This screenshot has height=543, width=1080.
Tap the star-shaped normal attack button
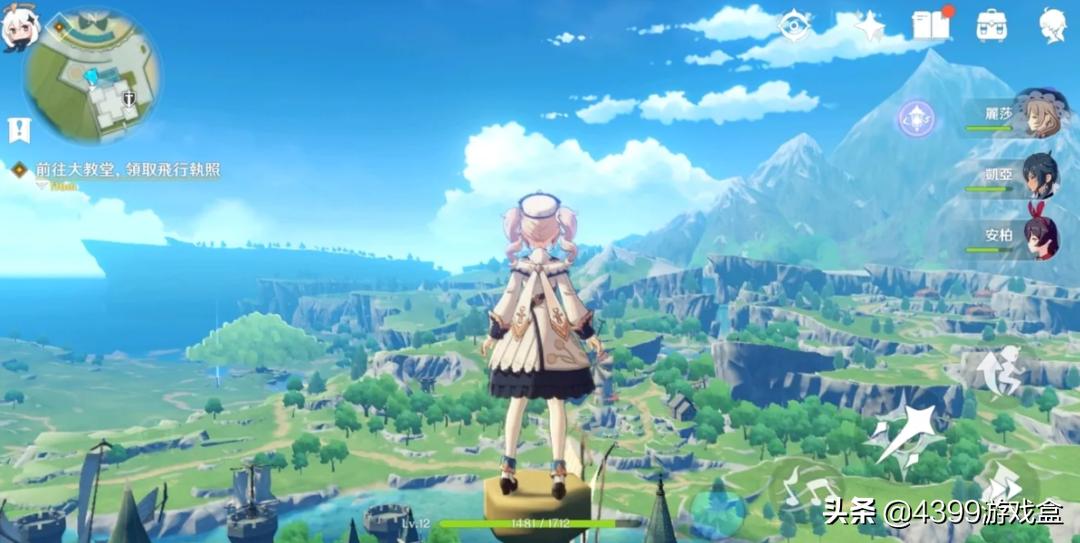click(905, 432)
